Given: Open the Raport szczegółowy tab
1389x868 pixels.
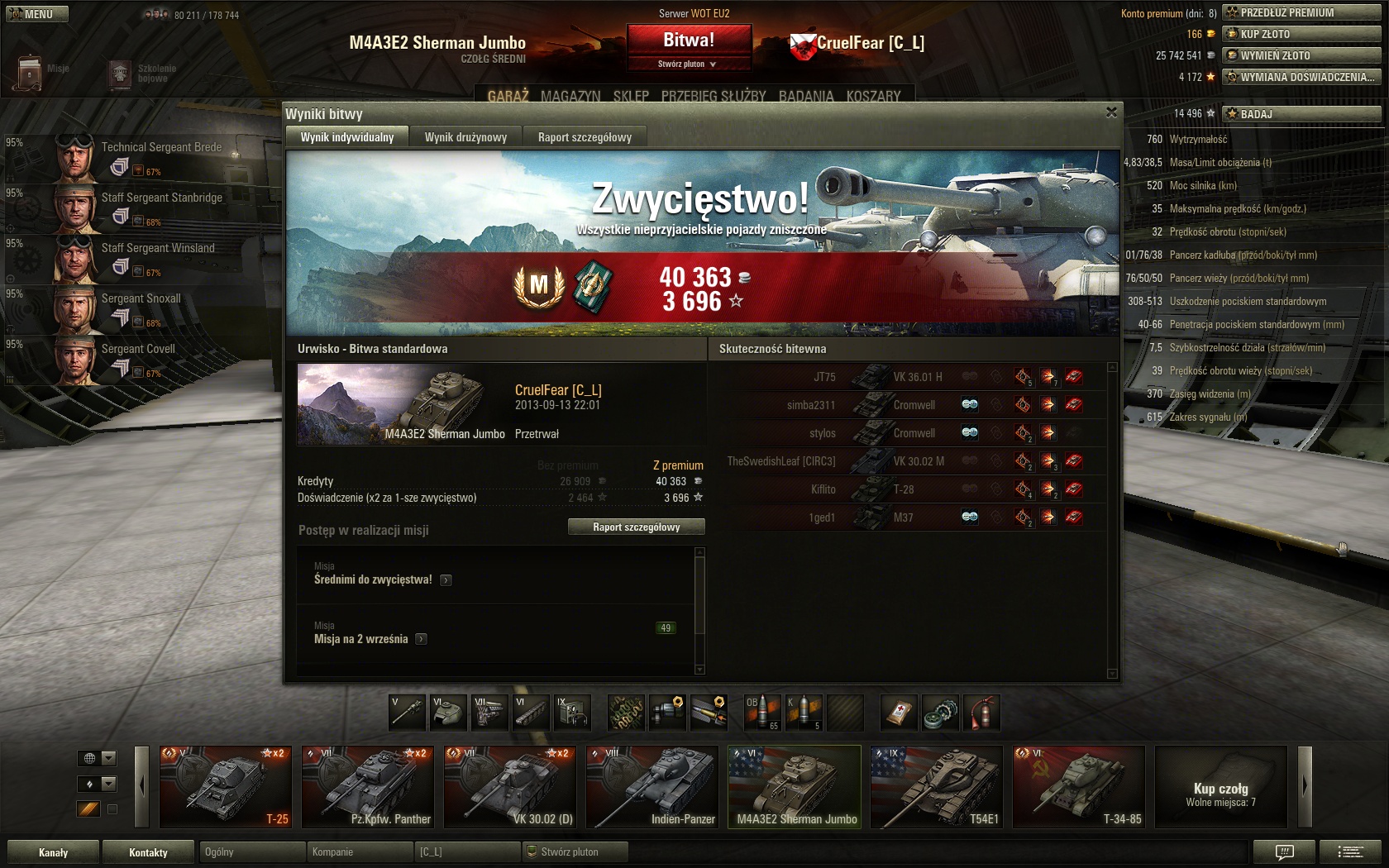Looking at the screenshot, I should tap(585, 137).
